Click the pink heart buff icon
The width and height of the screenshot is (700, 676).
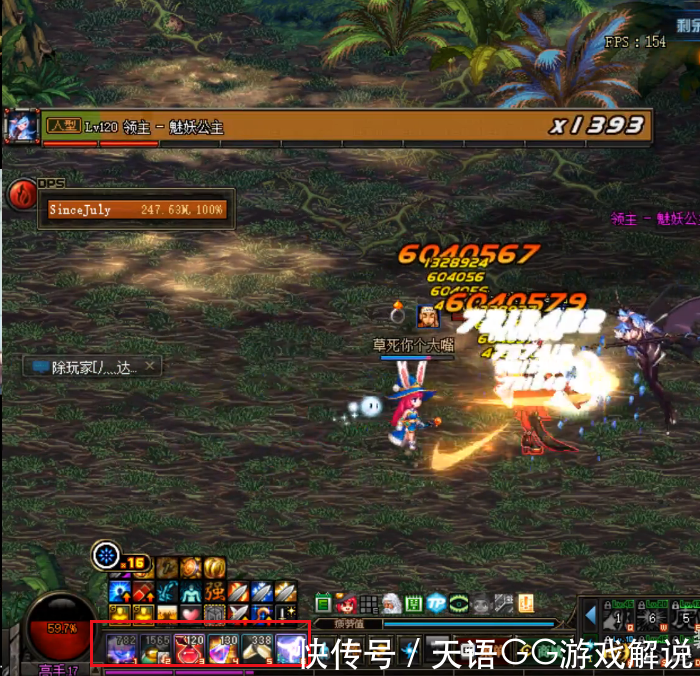[x=191, y=612]
